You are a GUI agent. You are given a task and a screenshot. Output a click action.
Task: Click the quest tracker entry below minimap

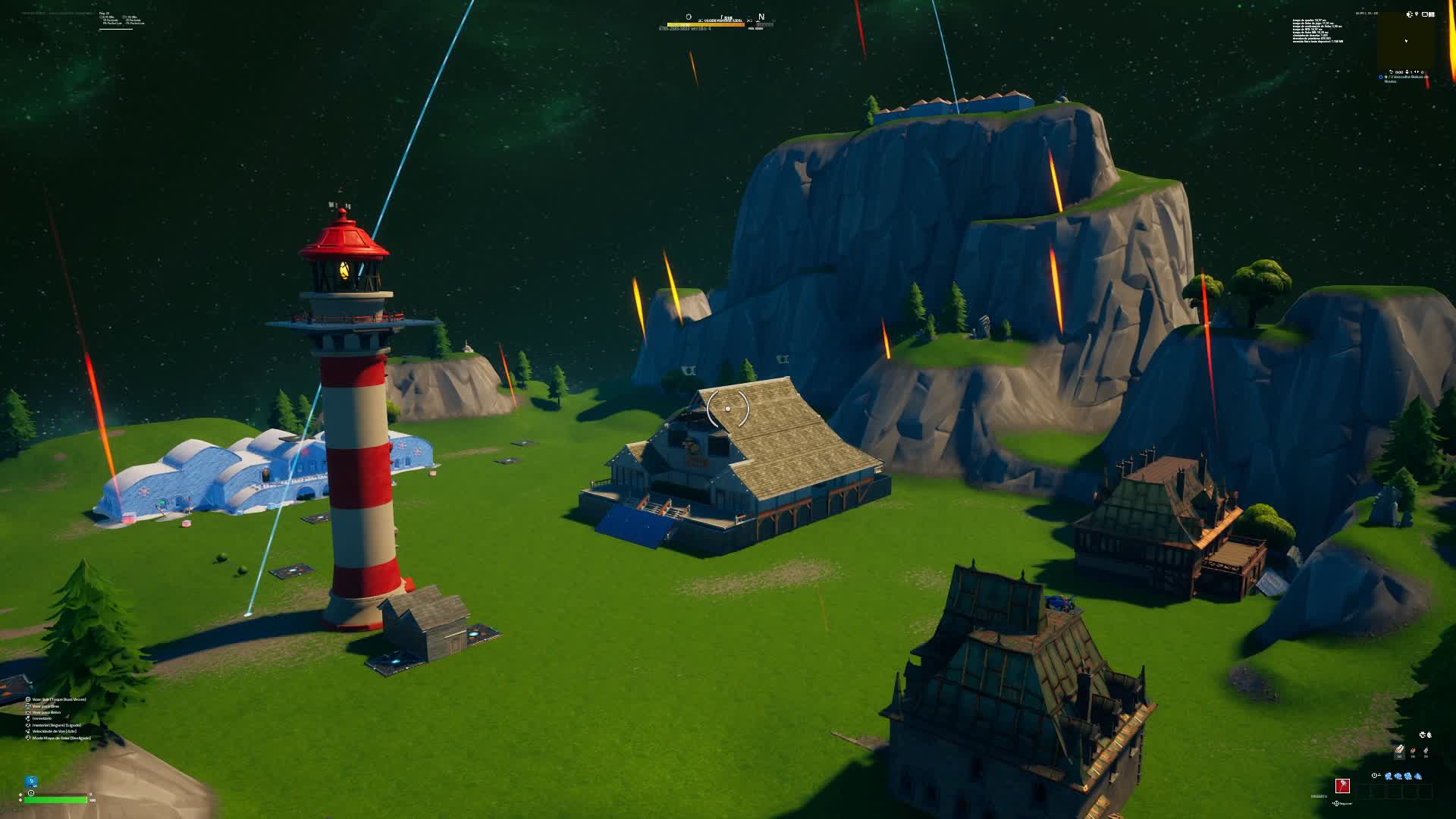pyautogui.click(x=1404, y=78)
